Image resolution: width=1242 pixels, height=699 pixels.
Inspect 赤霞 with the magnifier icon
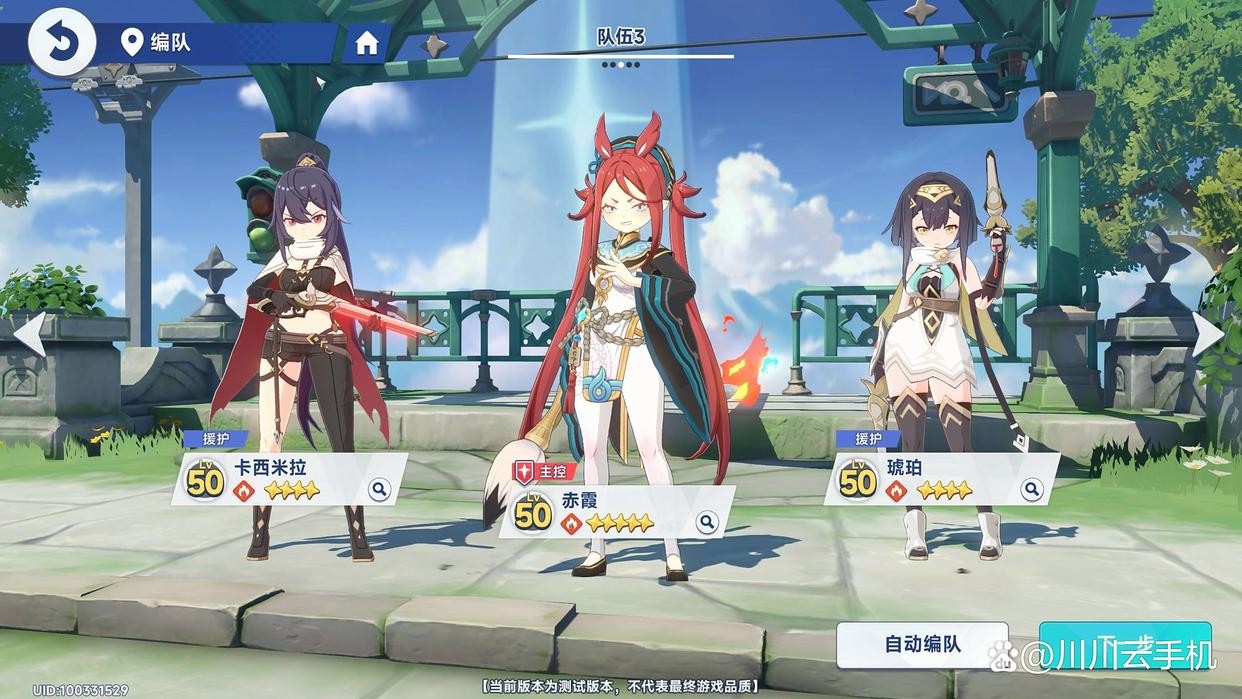coord(707,521)
